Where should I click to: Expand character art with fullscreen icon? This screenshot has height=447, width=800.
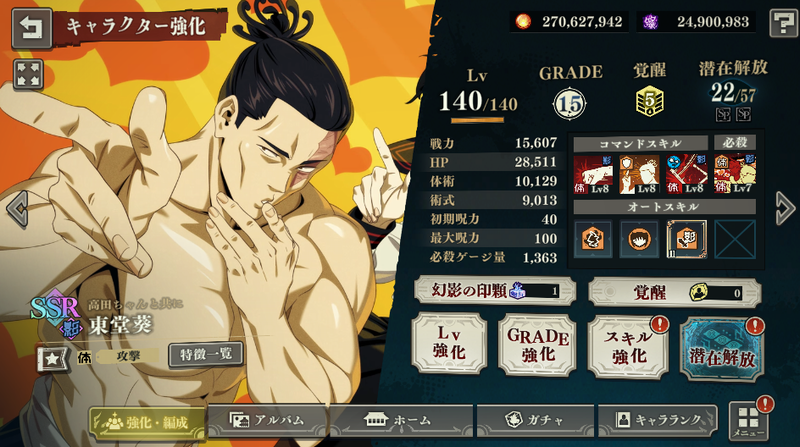click(28, 73)
